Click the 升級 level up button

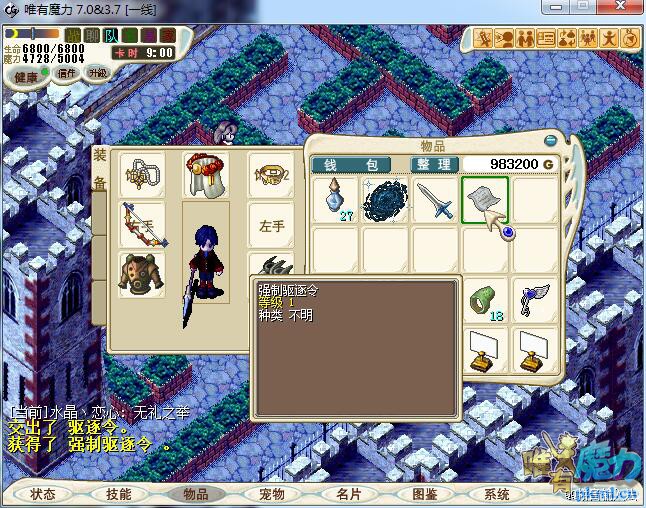coord(97,74)
